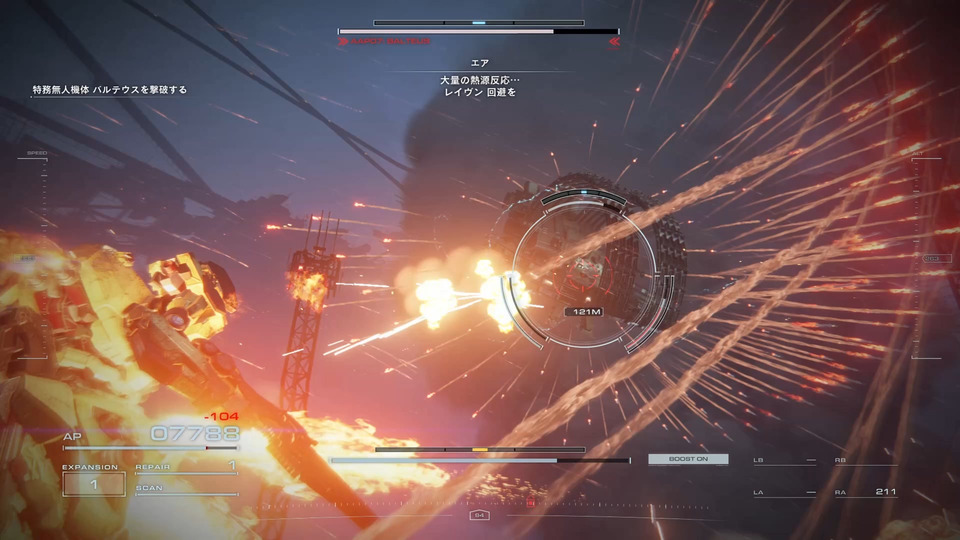Choose the RB weapon slot
Screen dimensions: 960x540
[x=865, y=460]
